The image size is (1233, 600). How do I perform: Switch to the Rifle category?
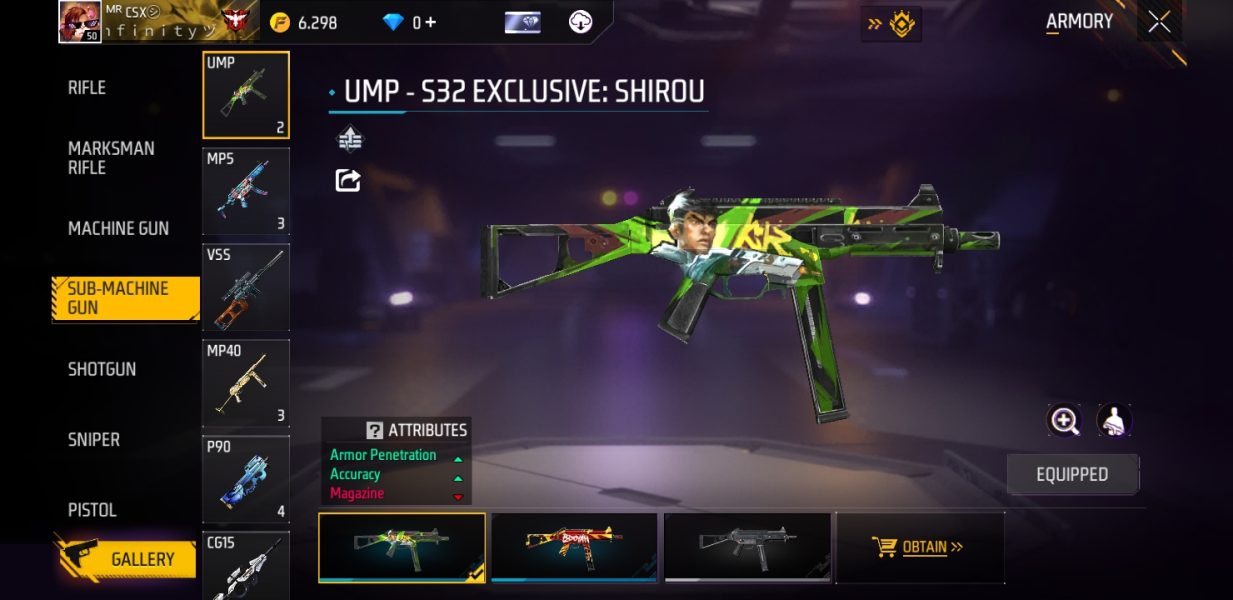(x=87, y=88)
